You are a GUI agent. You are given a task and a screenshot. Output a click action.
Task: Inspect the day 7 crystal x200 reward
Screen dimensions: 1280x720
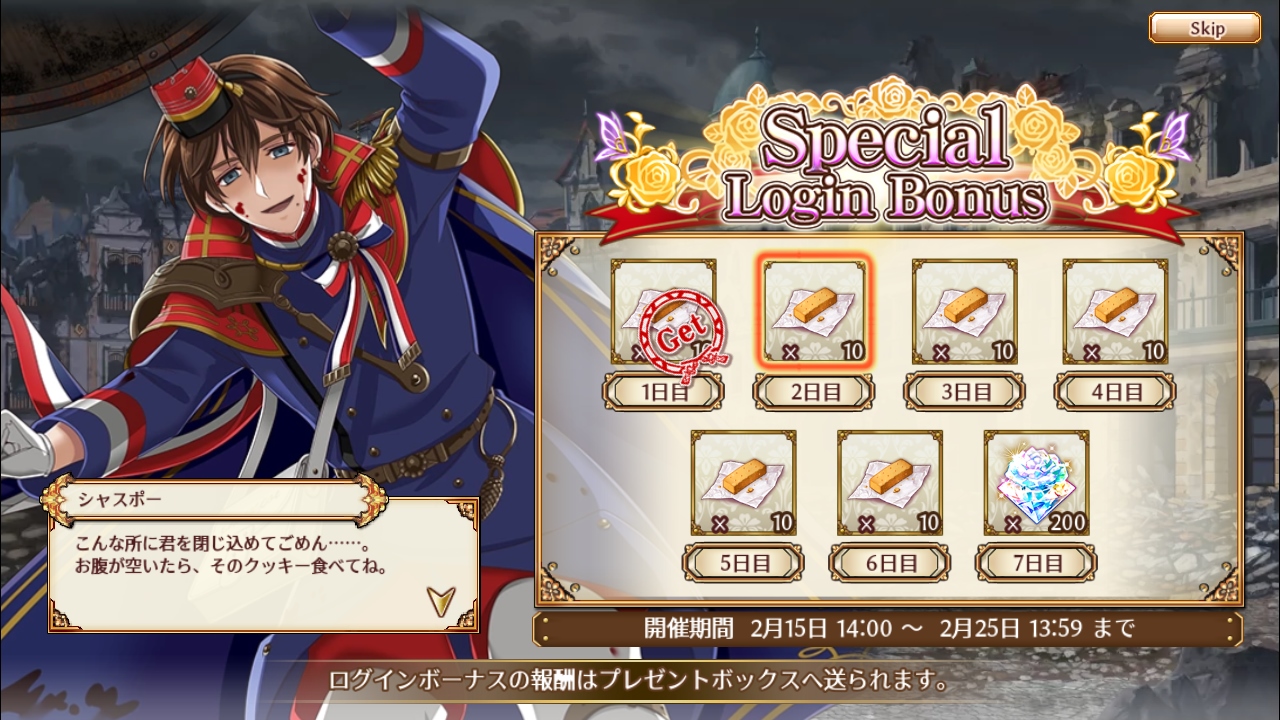pyautogui.click(x=1036, y=483)
